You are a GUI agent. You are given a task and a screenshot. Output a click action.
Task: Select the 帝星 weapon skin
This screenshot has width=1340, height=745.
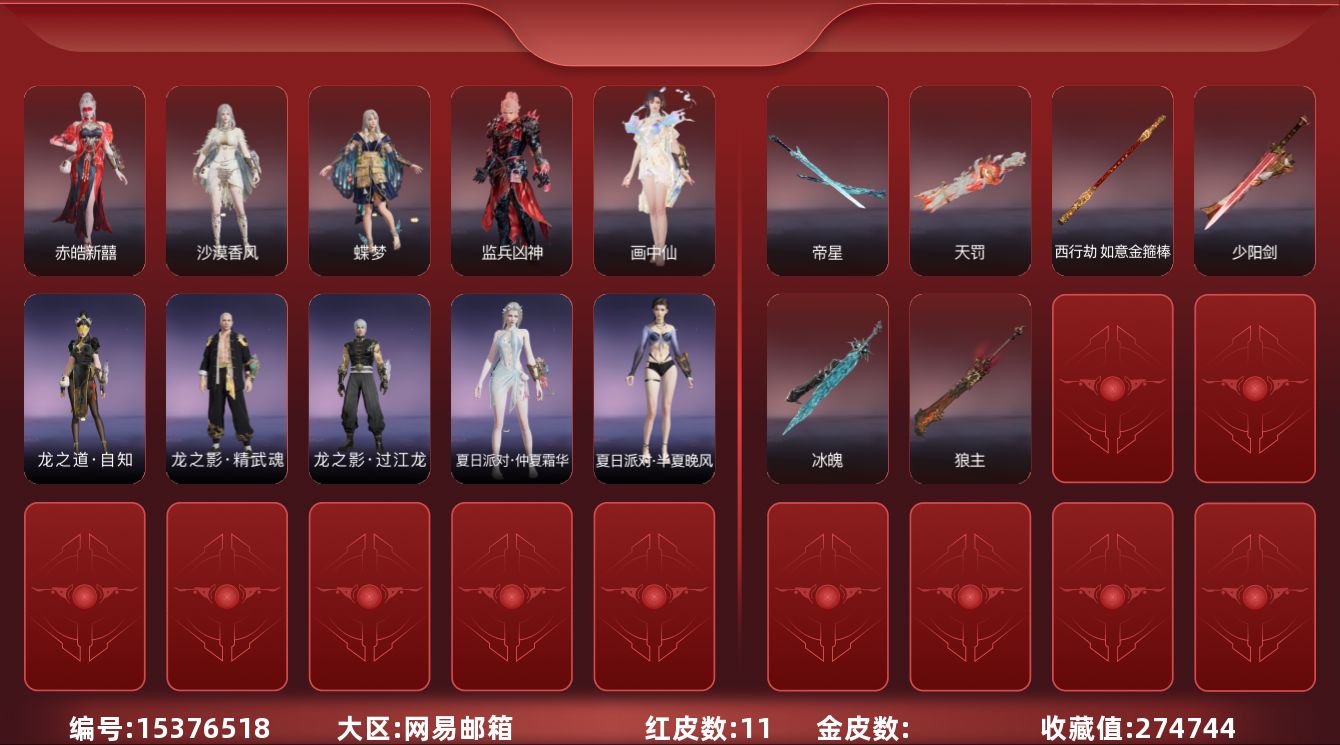[827, 180]
